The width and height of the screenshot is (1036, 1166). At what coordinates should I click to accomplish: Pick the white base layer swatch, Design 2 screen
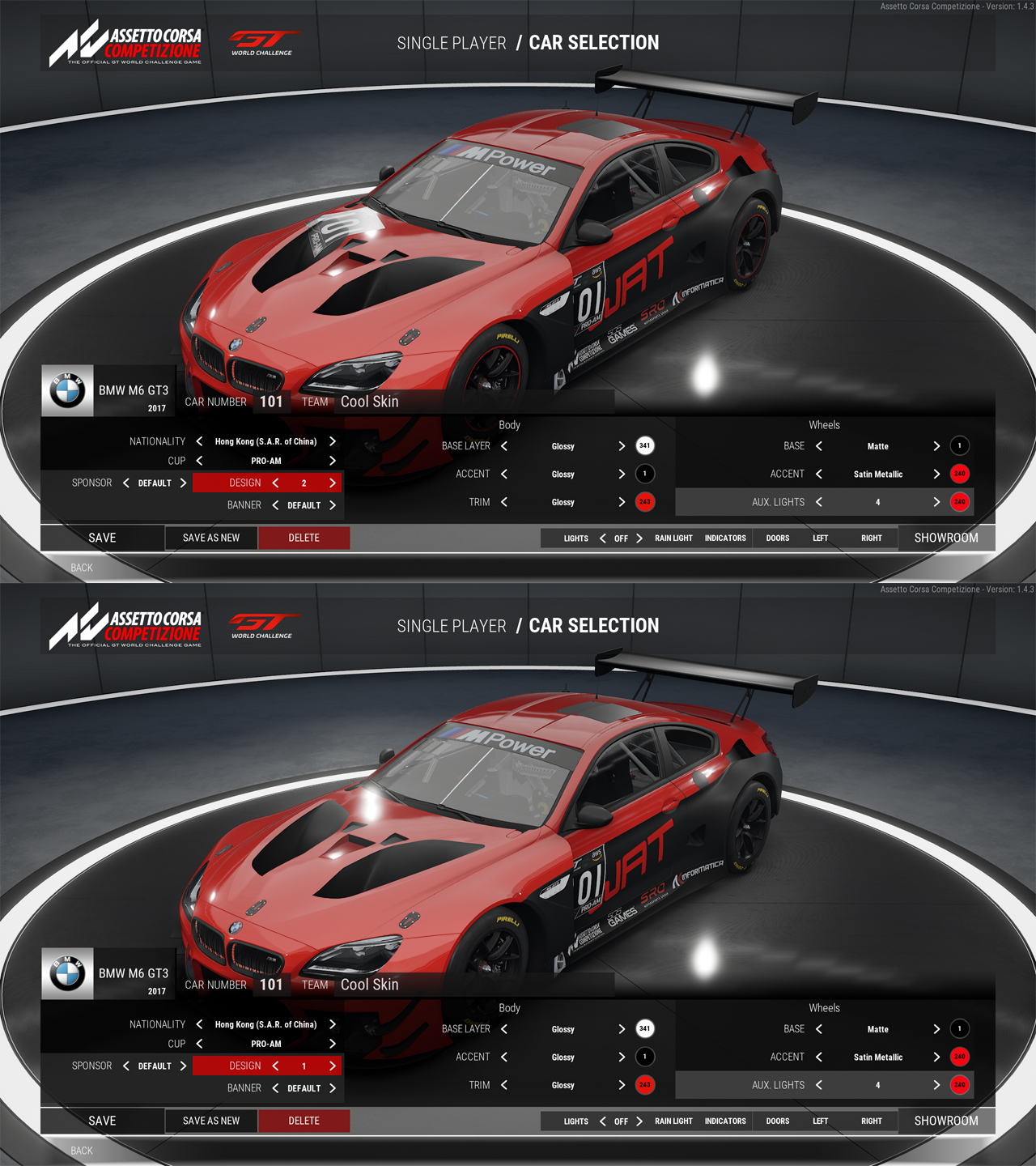644,445
